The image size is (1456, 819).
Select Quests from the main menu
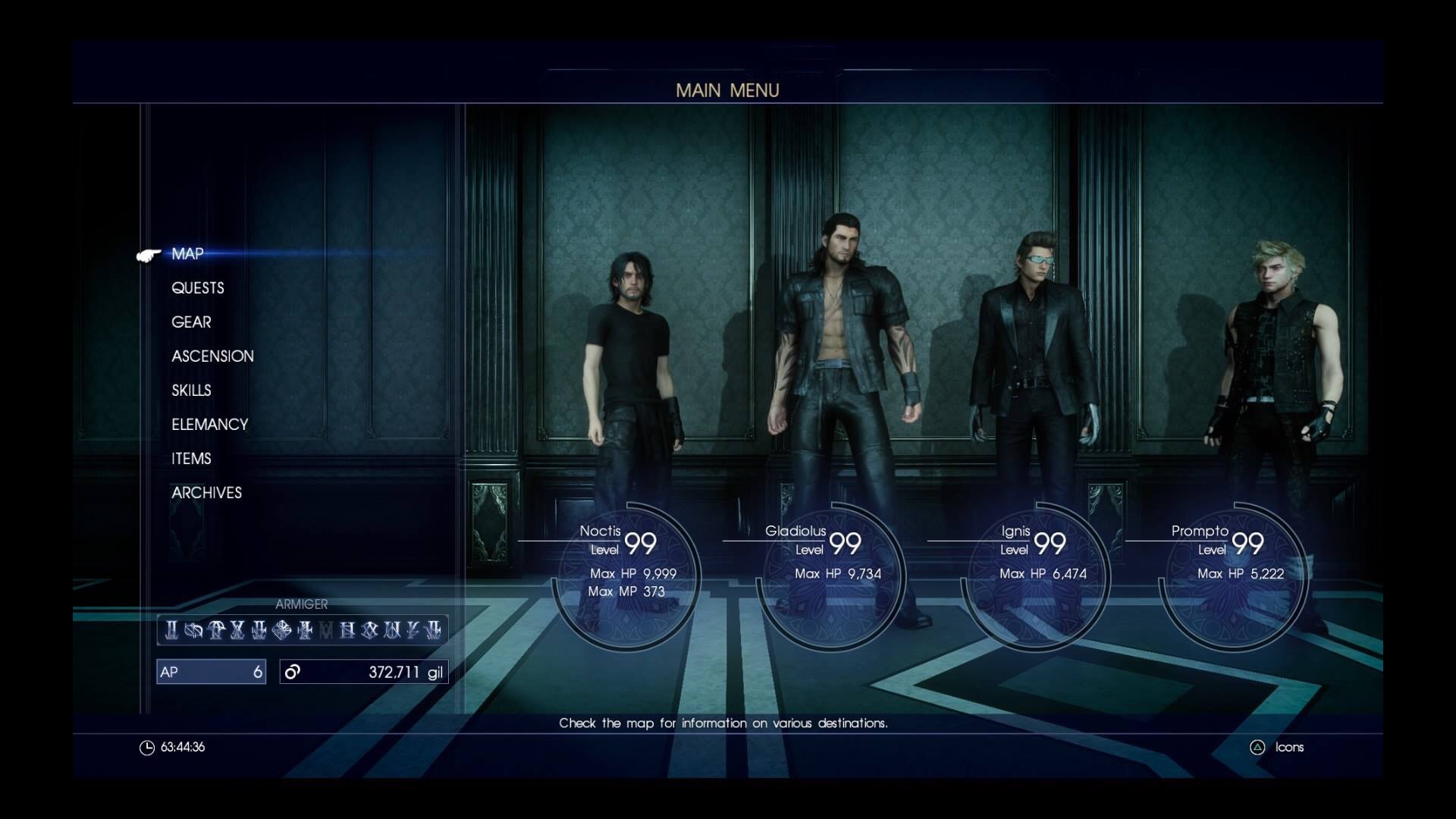[x=198, y=288]
